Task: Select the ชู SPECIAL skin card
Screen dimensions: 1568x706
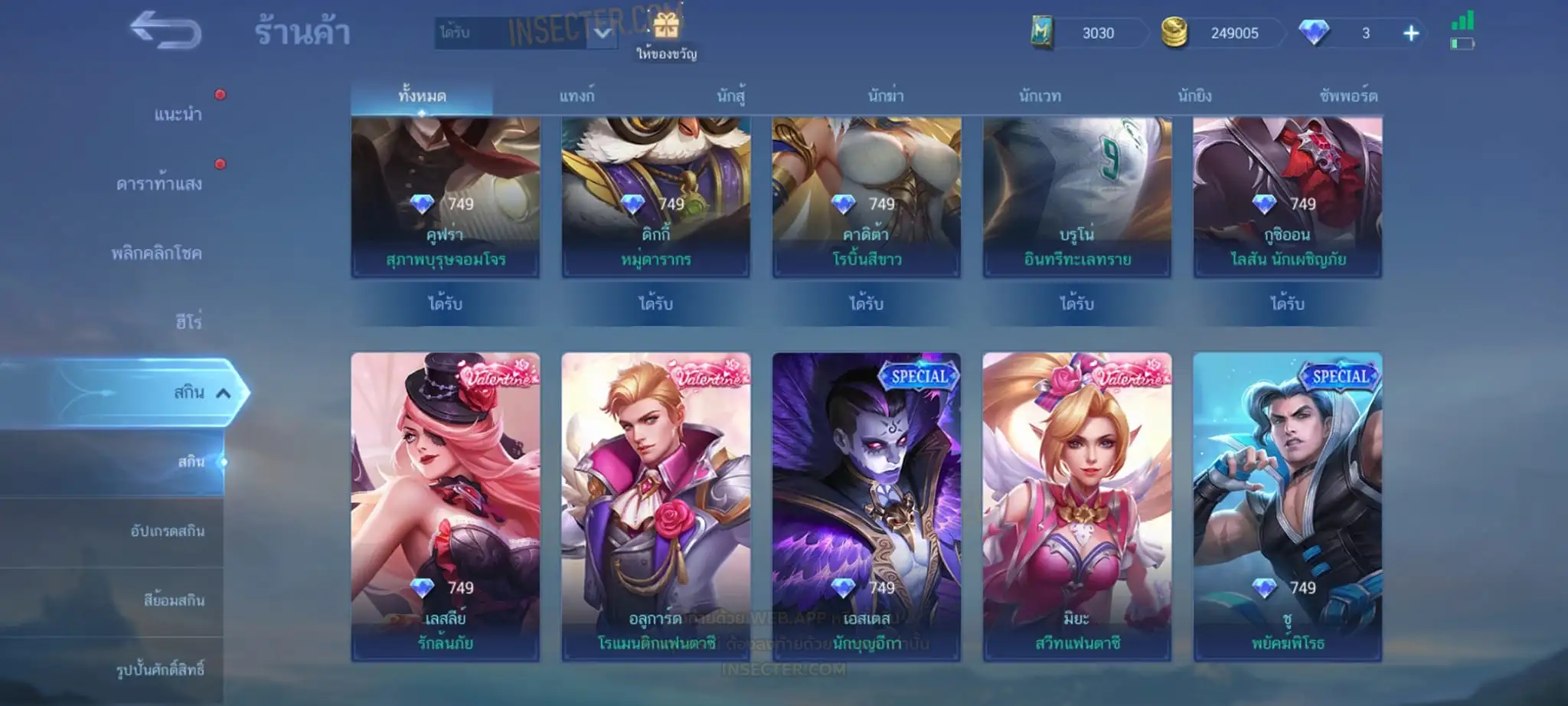Action: pyautogui.click(x=1287, y=506)
